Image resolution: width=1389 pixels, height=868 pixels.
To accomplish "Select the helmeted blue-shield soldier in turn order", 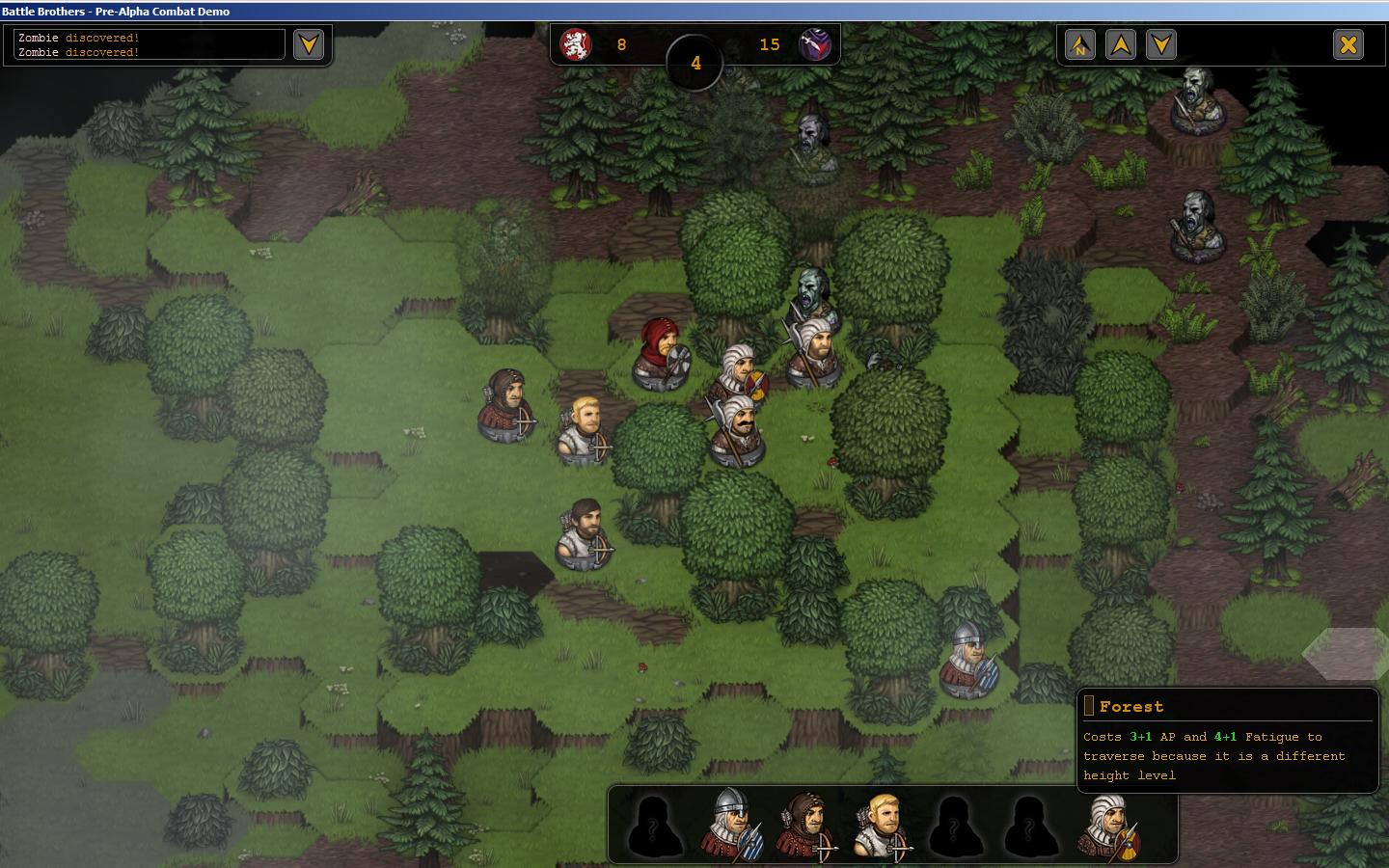I will coord(733,825).
